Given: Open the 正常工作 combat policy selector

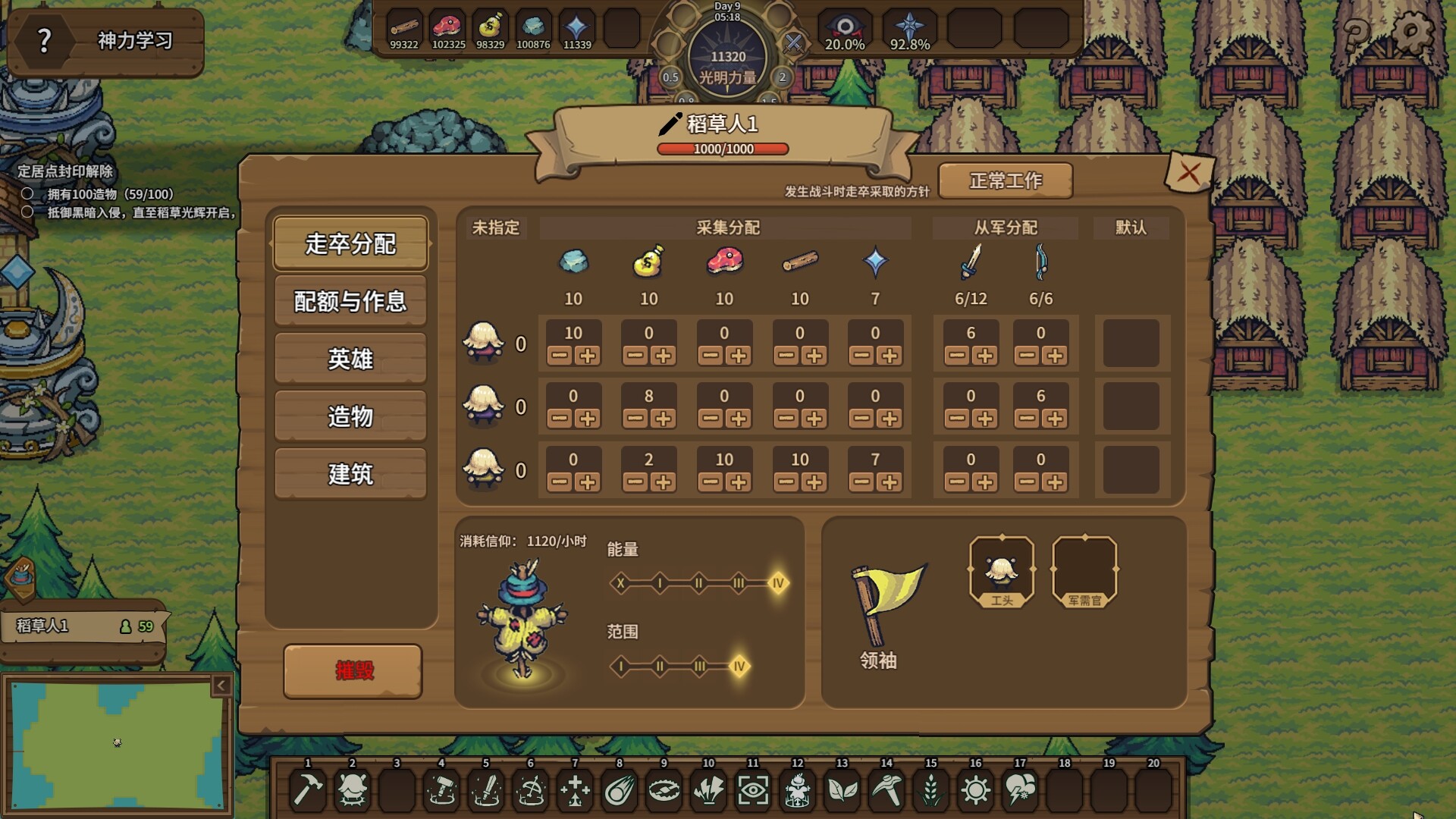Looking at the screenshot, I should tap(1005, 180).
